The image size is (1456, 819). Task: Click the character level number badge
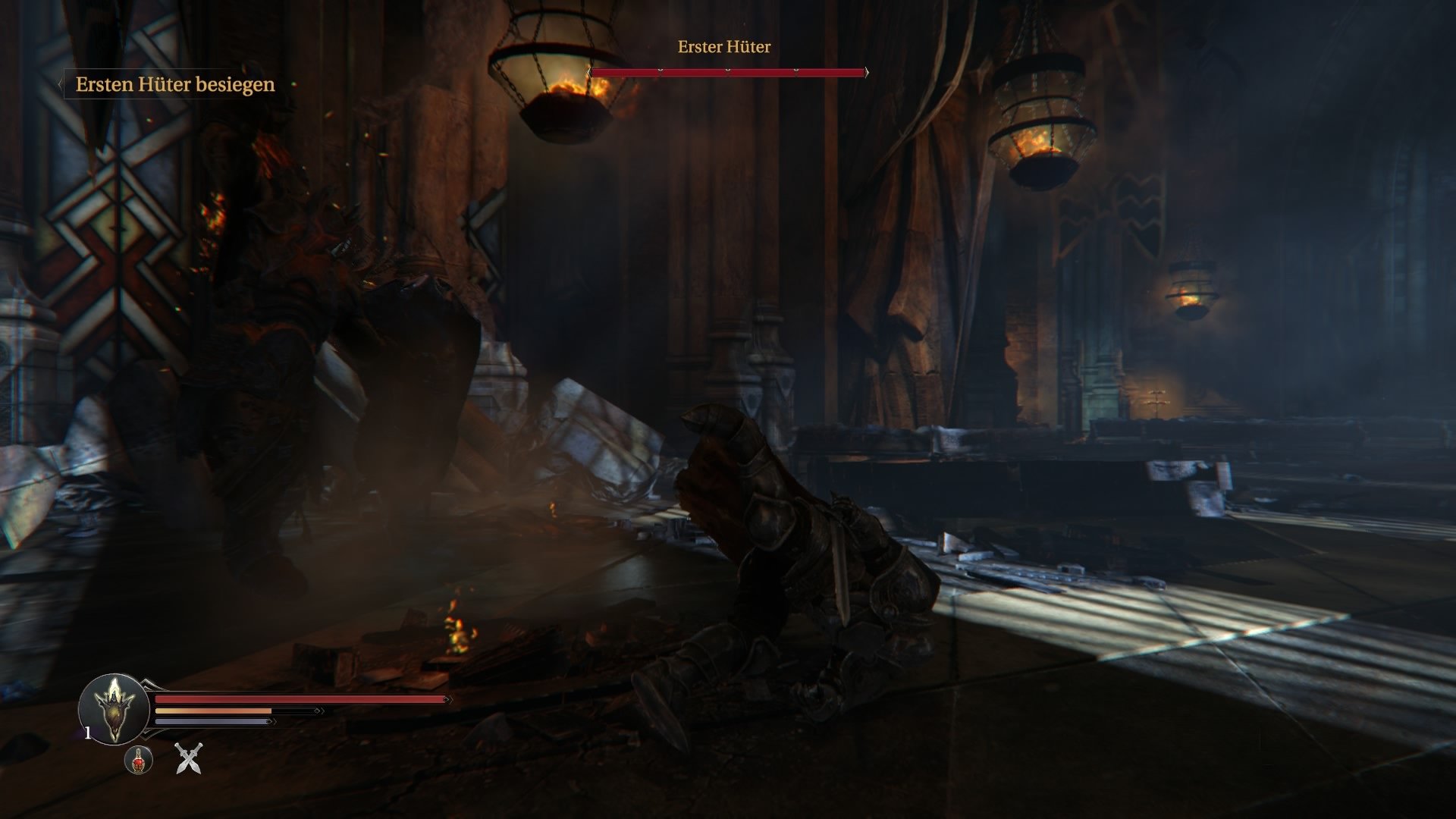[87, 733]
